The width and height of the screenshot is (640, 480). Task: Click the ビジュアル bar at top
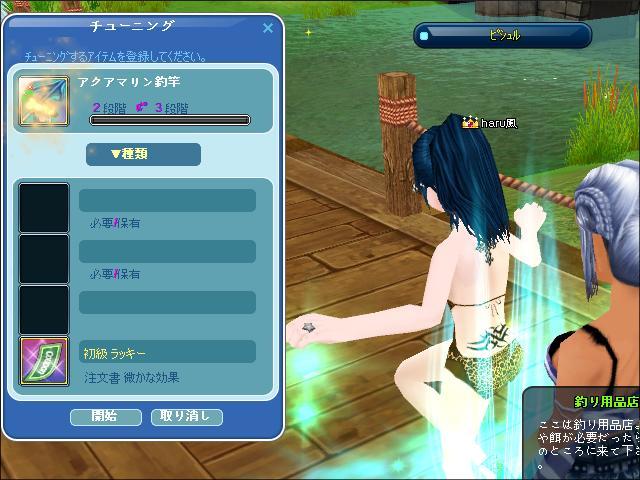pyautogui.click(x=502, y=36)
